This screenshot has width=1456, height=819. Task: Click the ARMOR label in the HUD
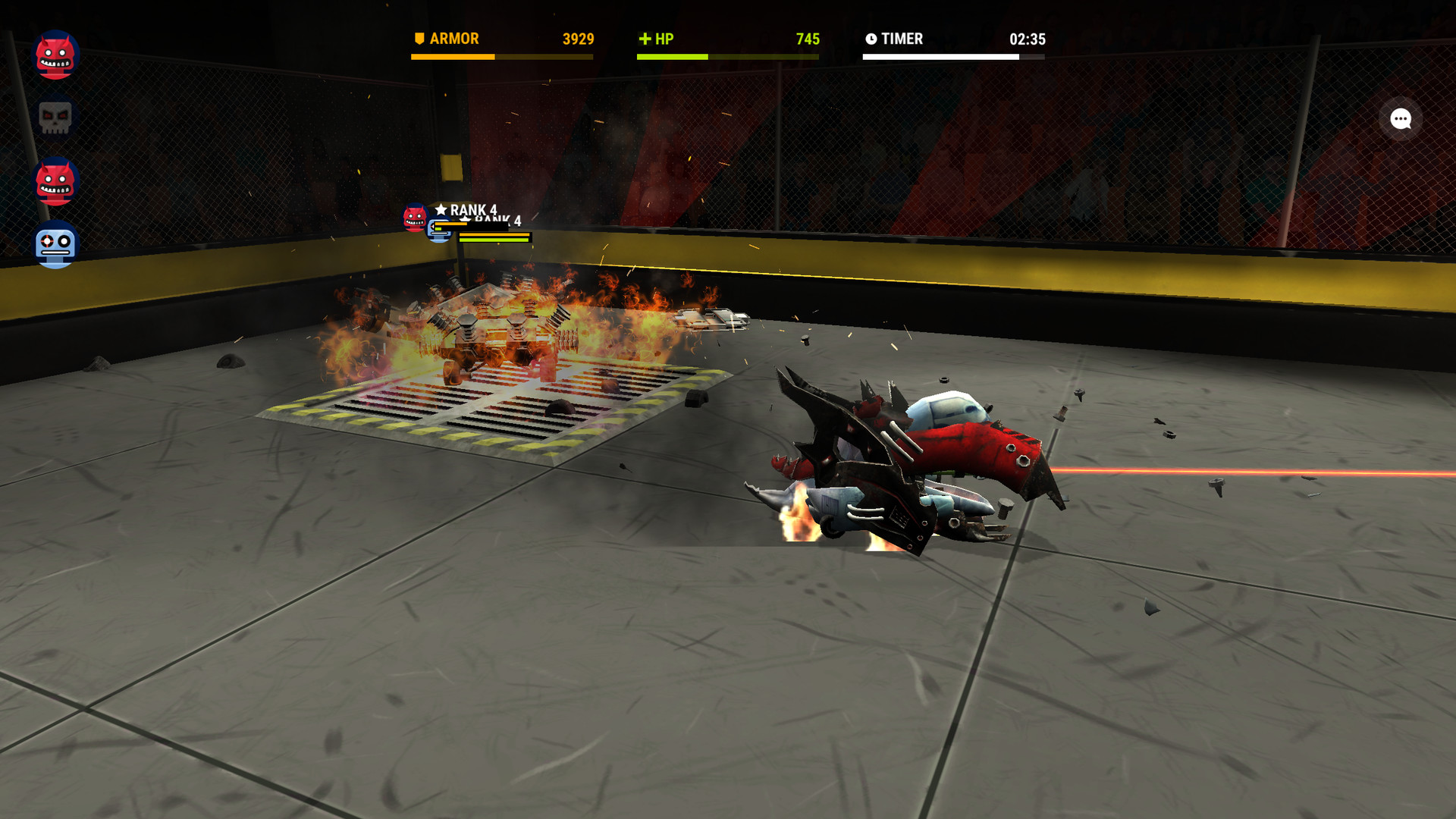(453, 39)
